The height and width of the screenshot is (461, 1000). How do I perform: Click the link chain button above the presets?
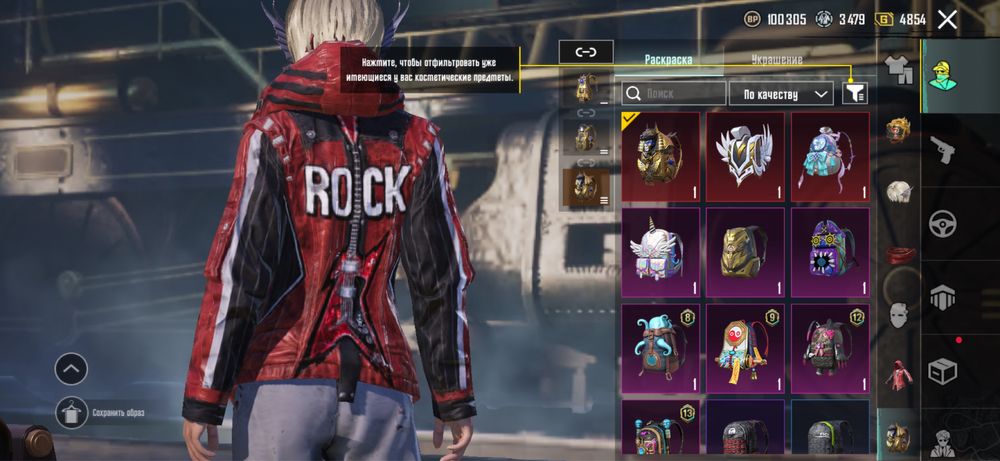586,52
